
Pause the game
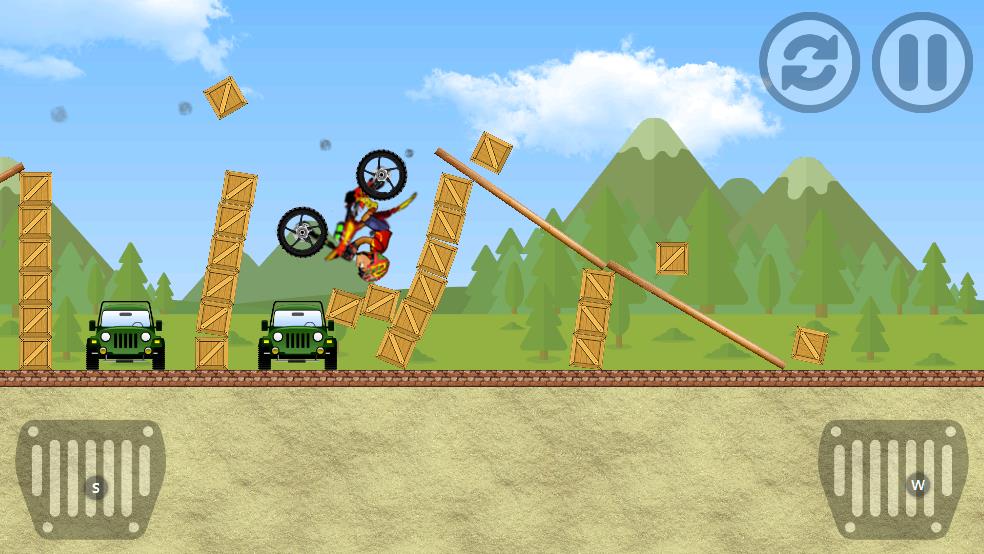(x=922, y=62)
